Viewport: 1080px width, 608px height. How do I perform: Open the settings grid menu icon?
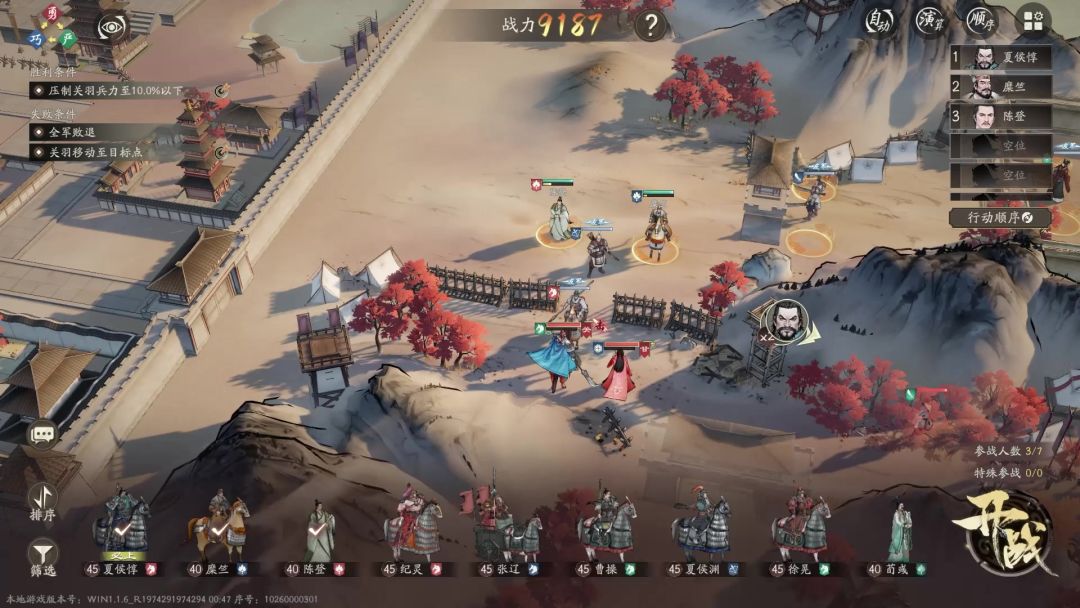pyautogui.click(x=1033, y=21)
